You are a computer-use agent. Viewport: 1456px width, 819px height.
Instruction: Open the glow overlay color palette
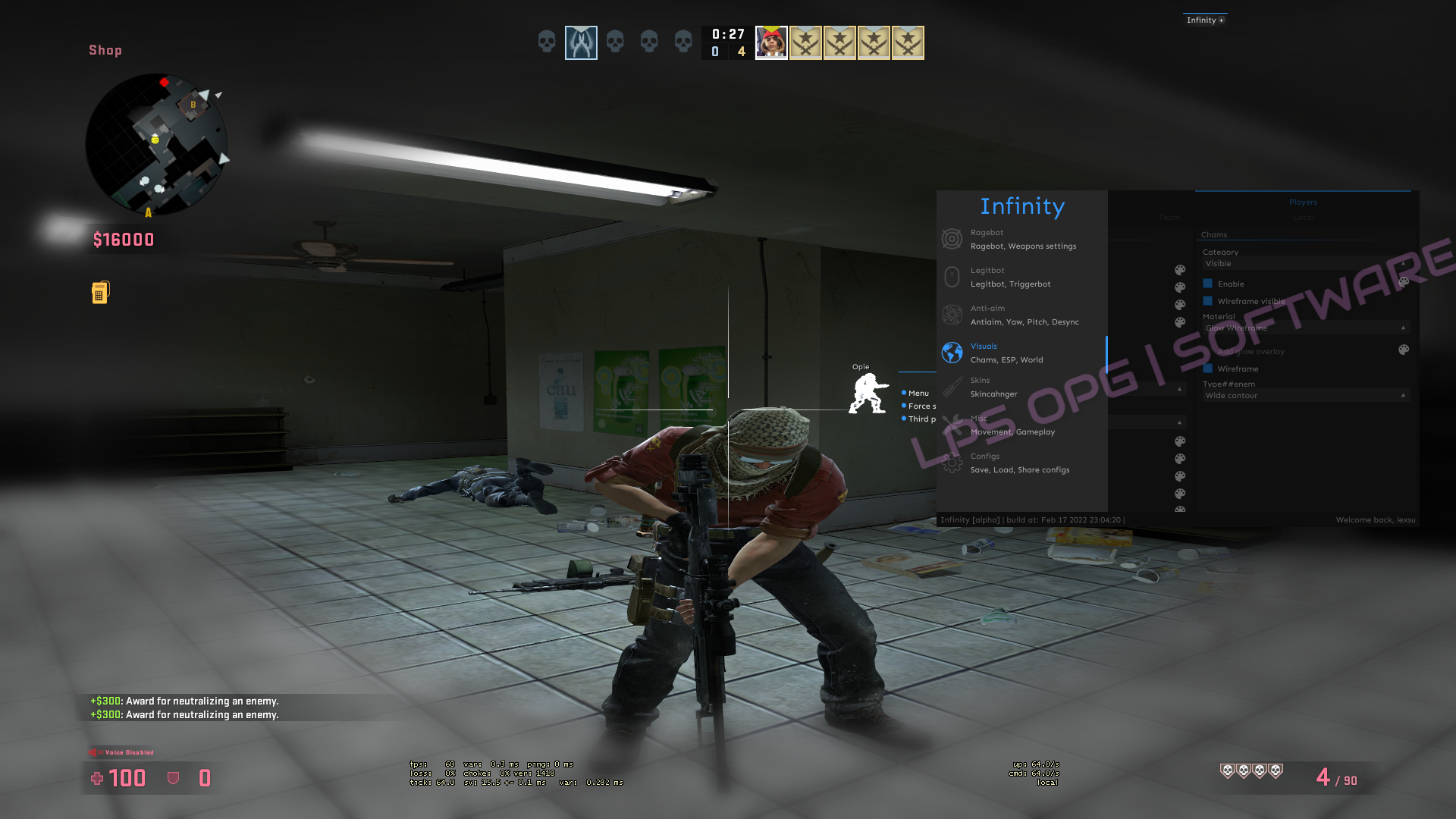1404,350
